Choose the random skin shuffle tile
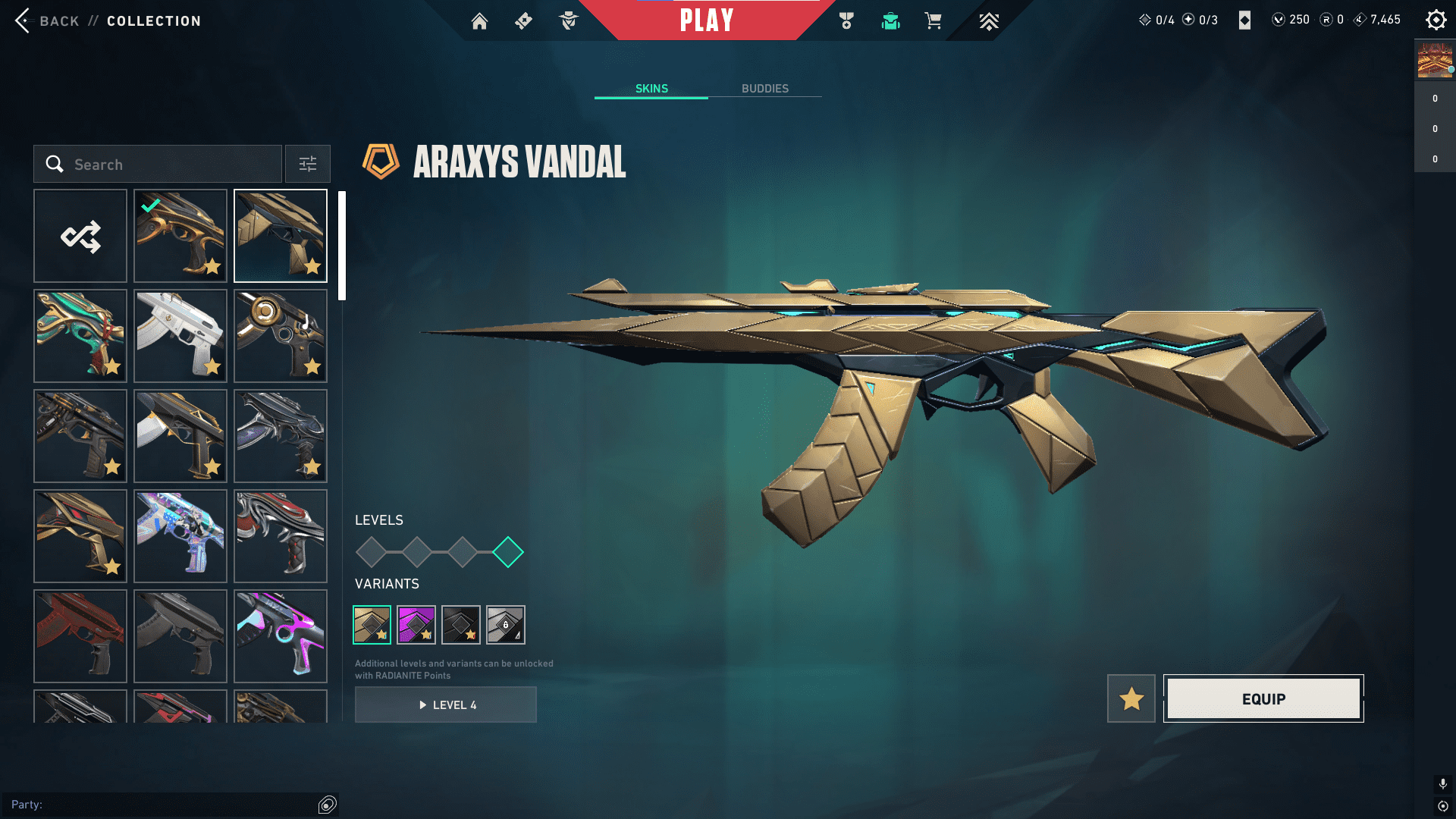The image size is (1456, 819). click(x=80, y=236)
